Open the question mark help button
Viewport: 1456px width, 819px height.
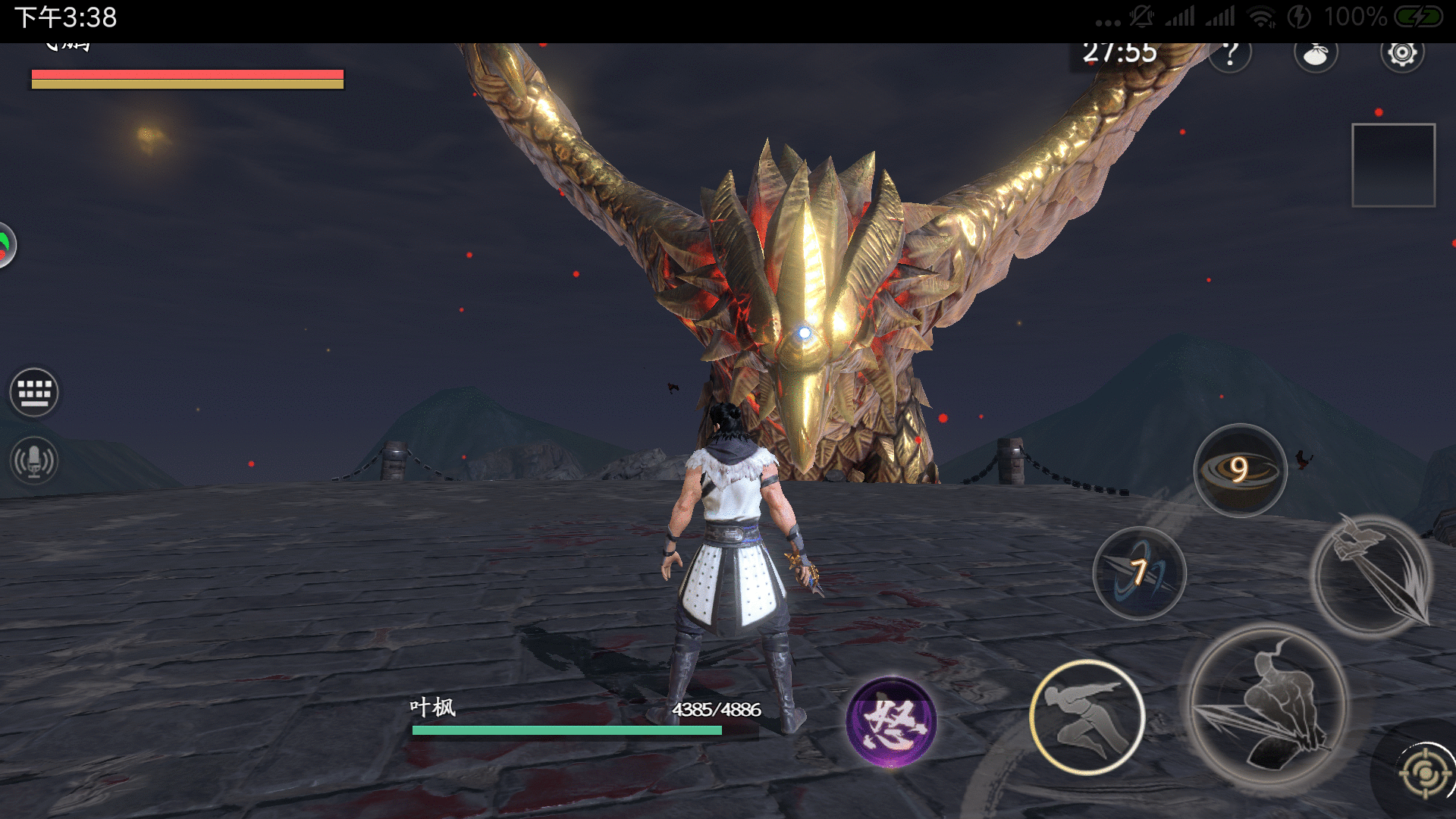[x=1230, y=54]
